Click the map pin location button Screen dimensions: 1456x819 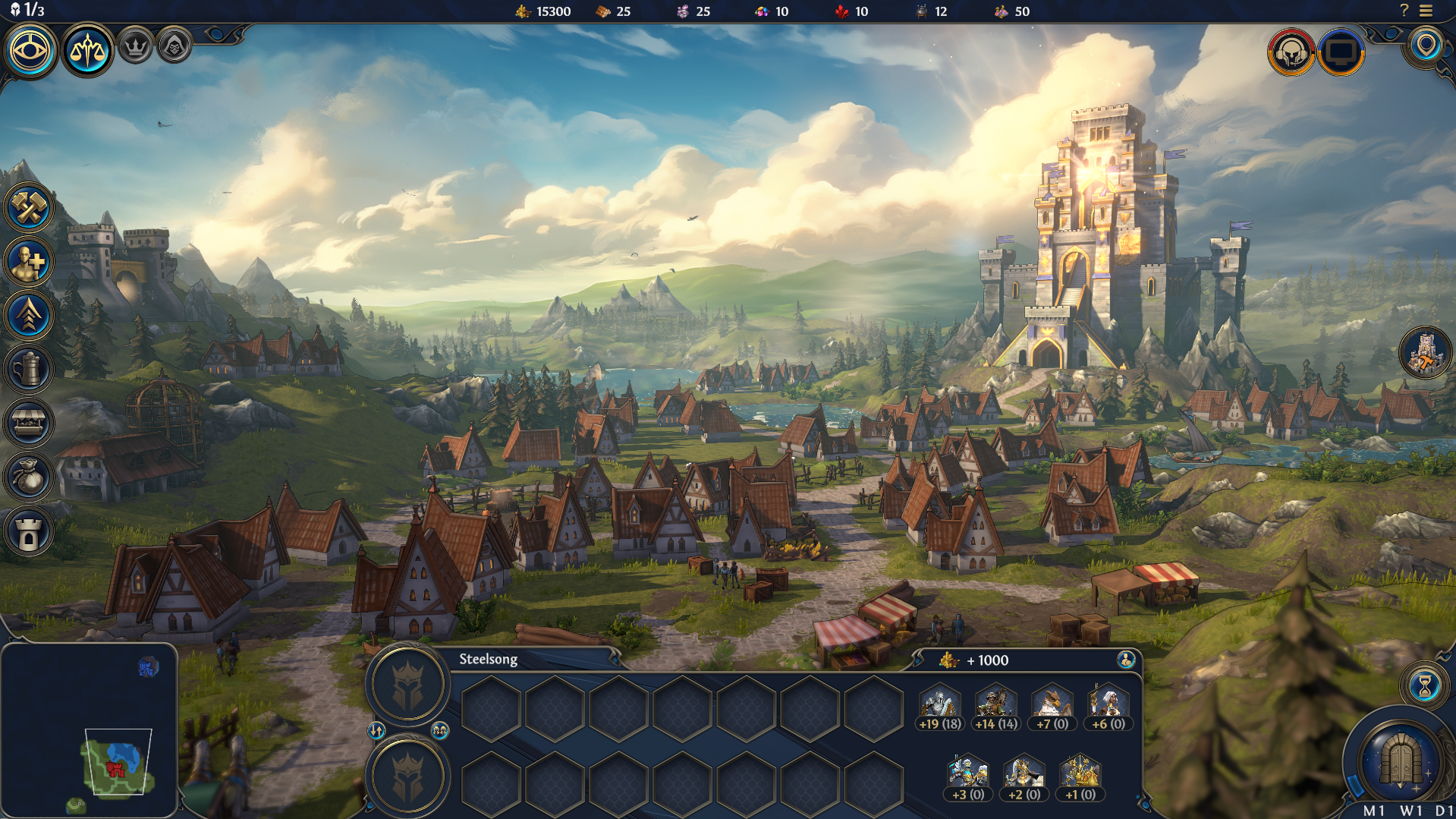click(x=1426, y=46)
